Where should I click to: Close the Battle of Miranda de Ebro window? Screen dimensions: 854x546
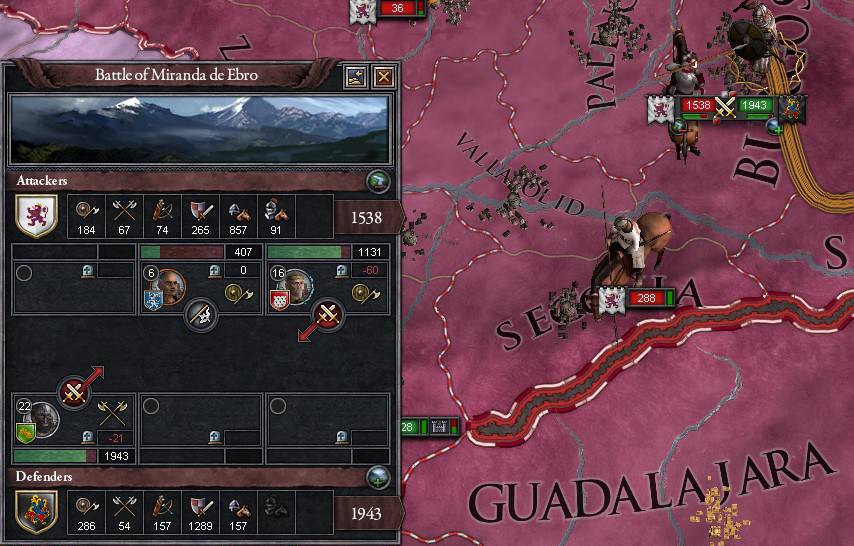pos(382,76)
